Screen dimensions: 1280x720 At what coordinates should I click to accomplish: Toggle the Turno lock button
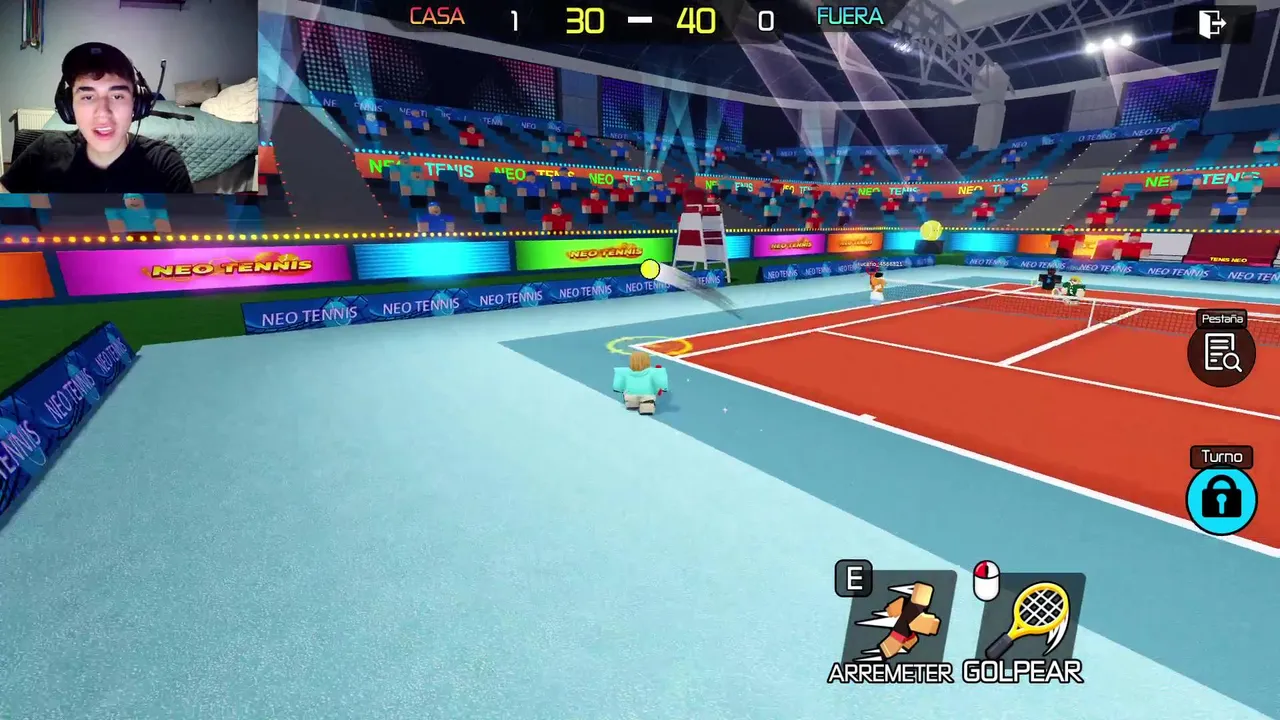coord(1221,498)
